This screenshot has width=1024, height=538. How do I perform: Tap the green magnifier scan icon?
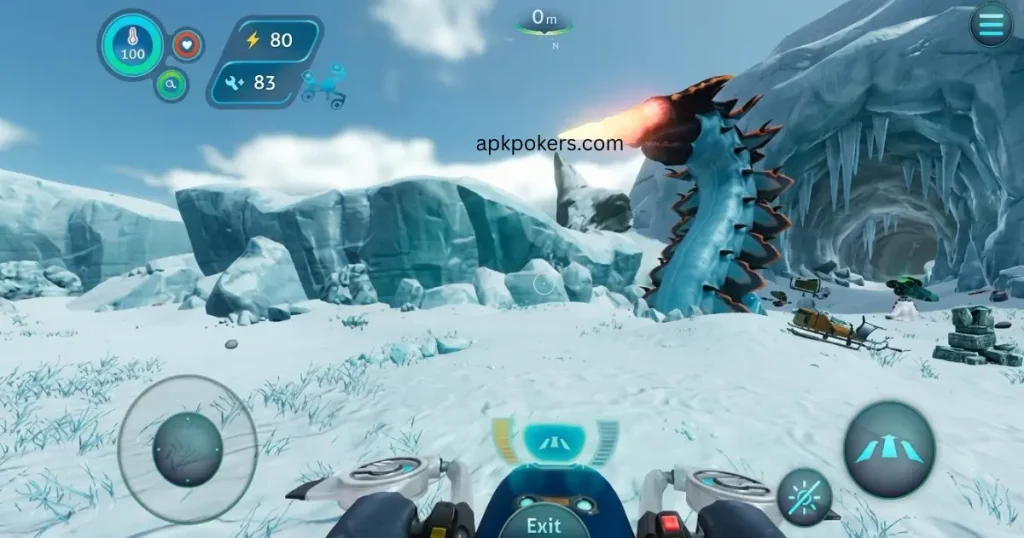coord(171,85)
